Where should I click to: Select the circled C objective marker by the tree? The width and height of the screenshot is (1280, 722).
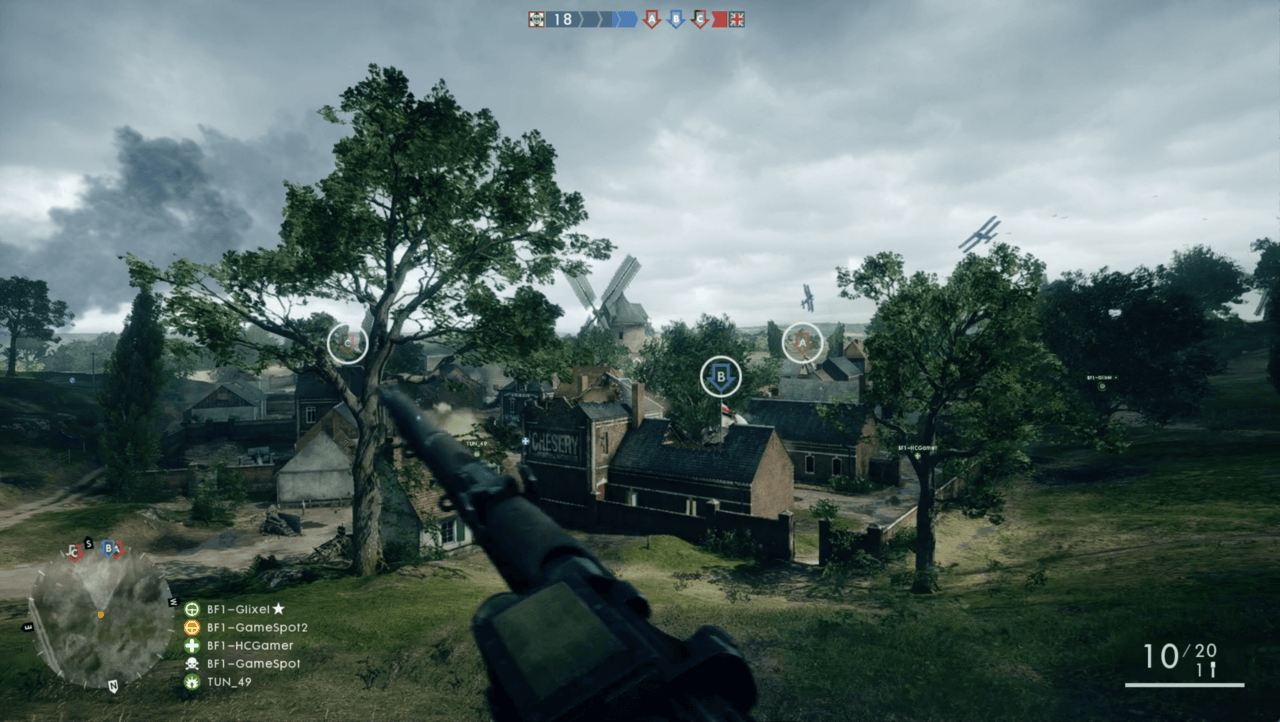tap(348, 344)
